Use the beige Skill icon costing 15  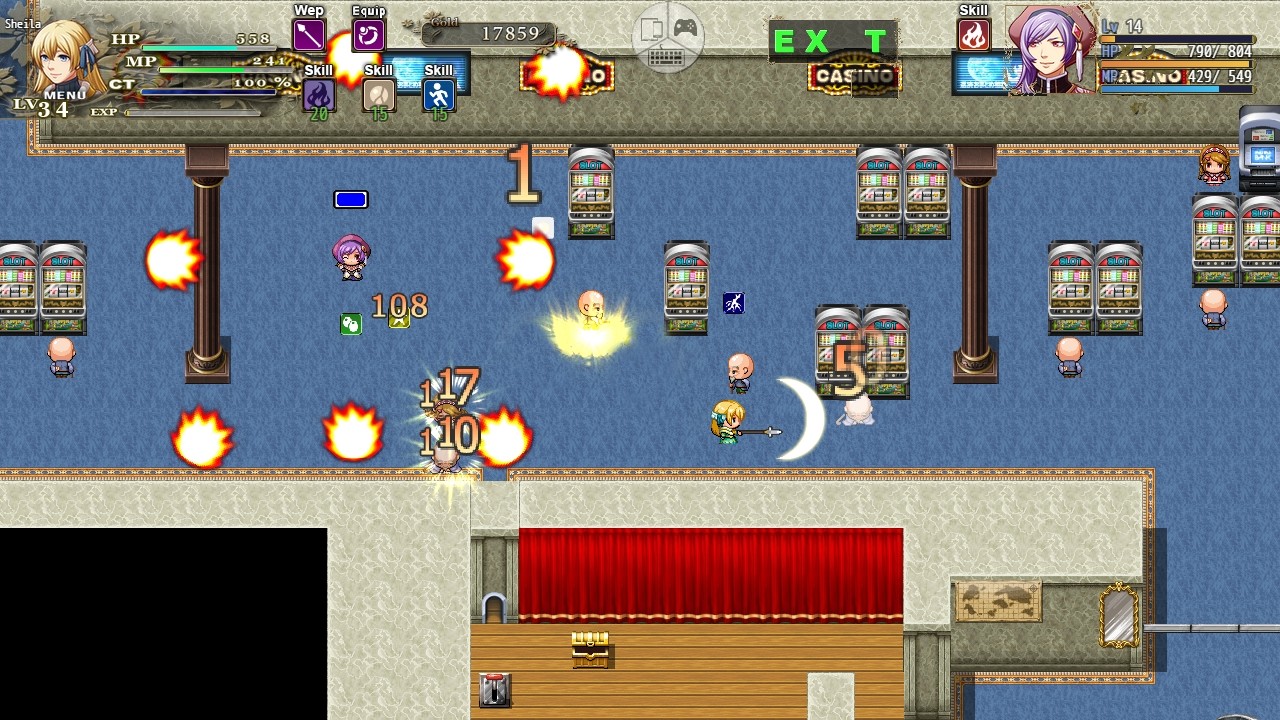click(378, 94)
